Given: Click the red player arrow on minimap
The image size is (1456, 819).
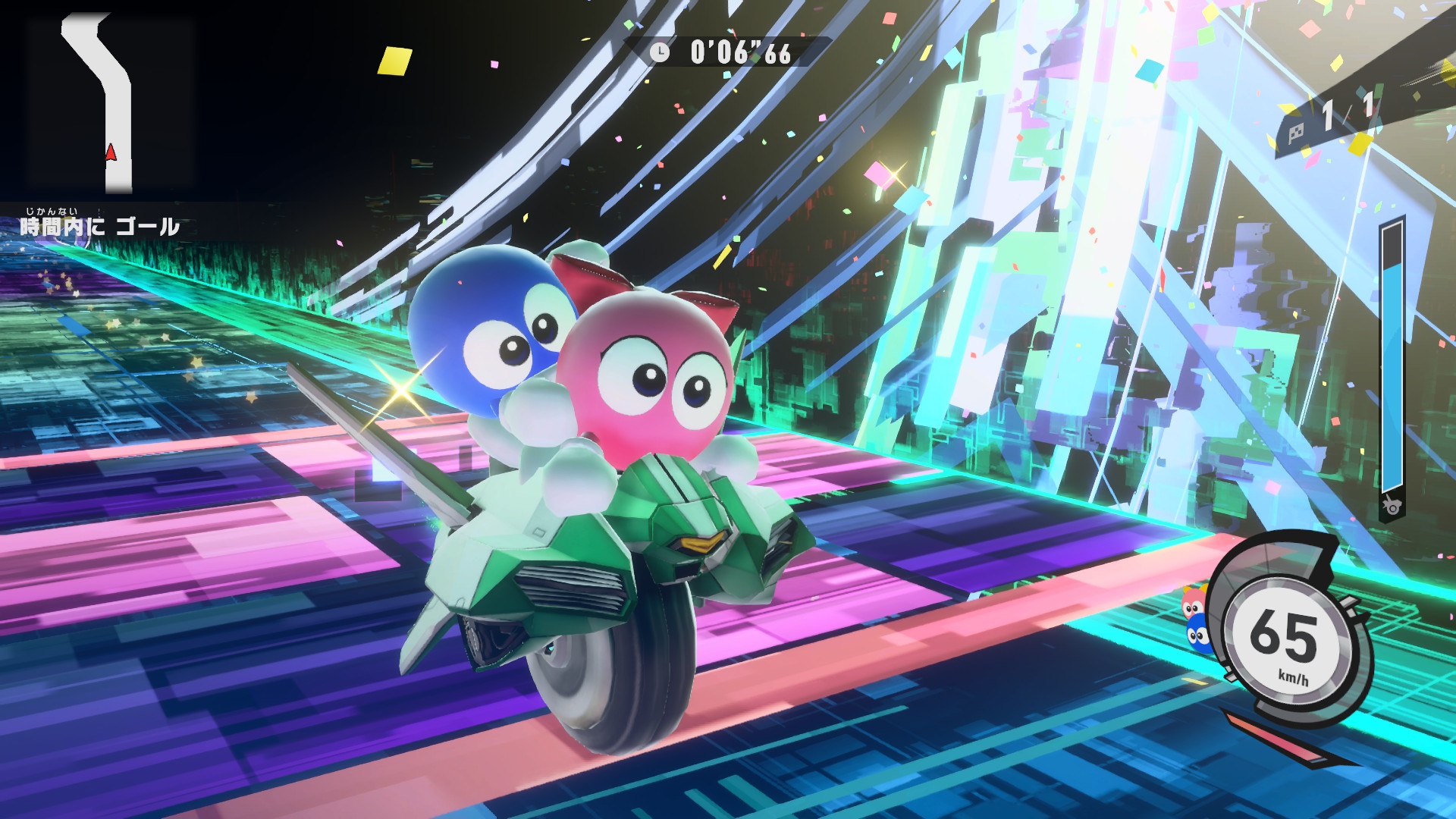Looking at the screenshot, I should pyautogui.click(x=111, y=152).
